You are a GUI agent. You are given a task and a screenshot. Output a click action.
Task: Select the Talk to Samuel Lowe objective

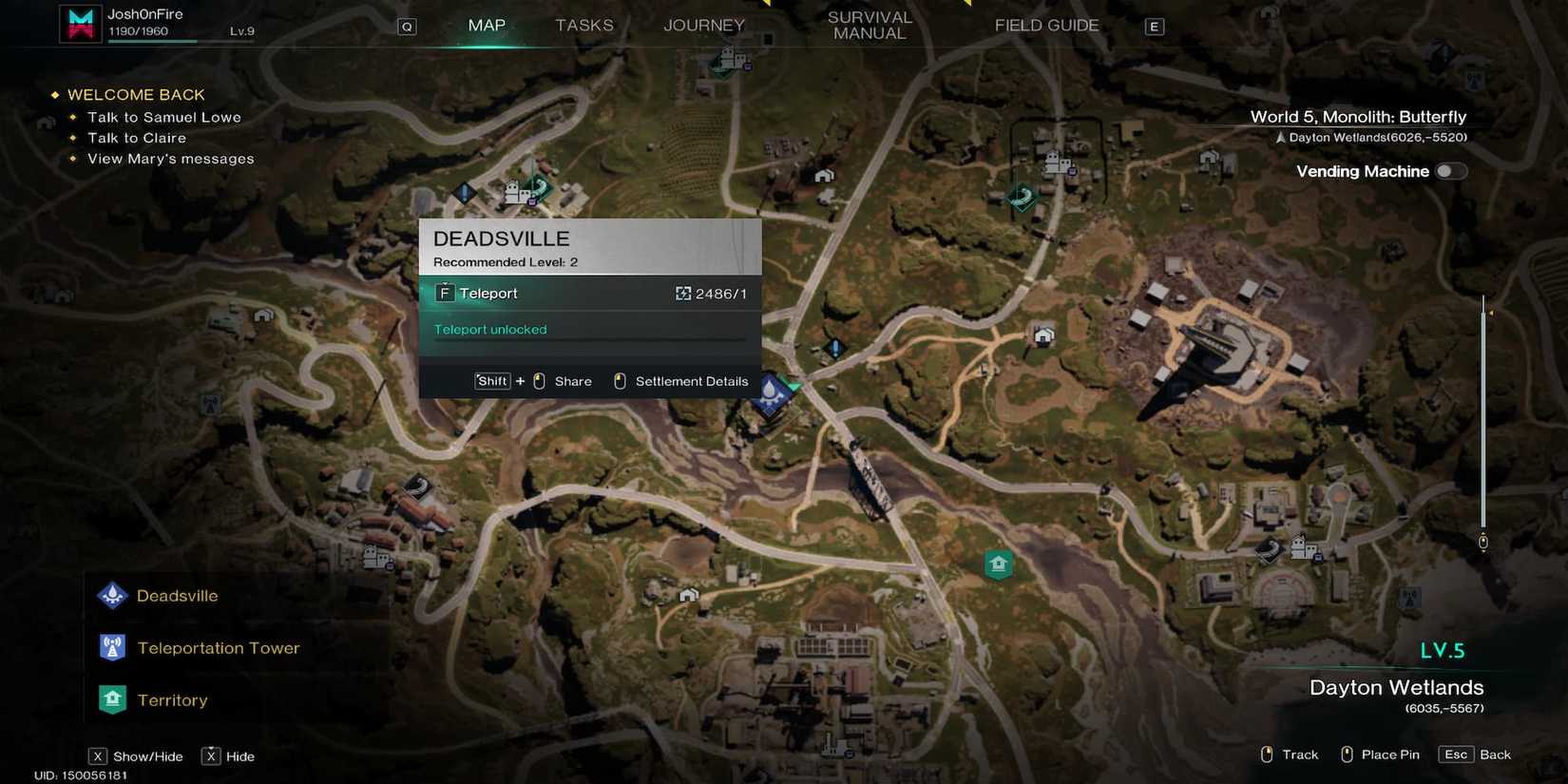click(163, 117)
